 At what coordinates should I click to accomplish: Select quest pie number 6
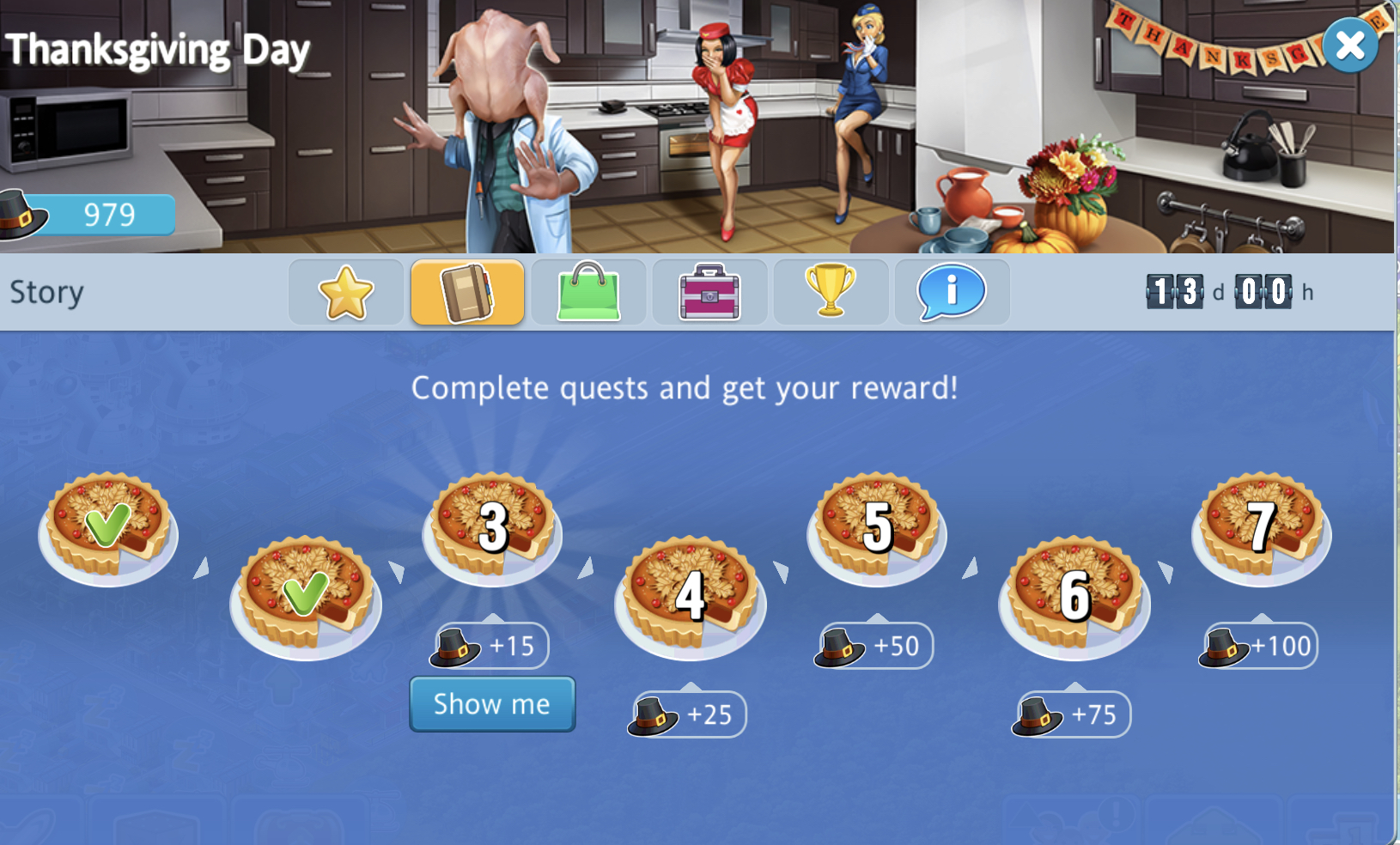1074,596
